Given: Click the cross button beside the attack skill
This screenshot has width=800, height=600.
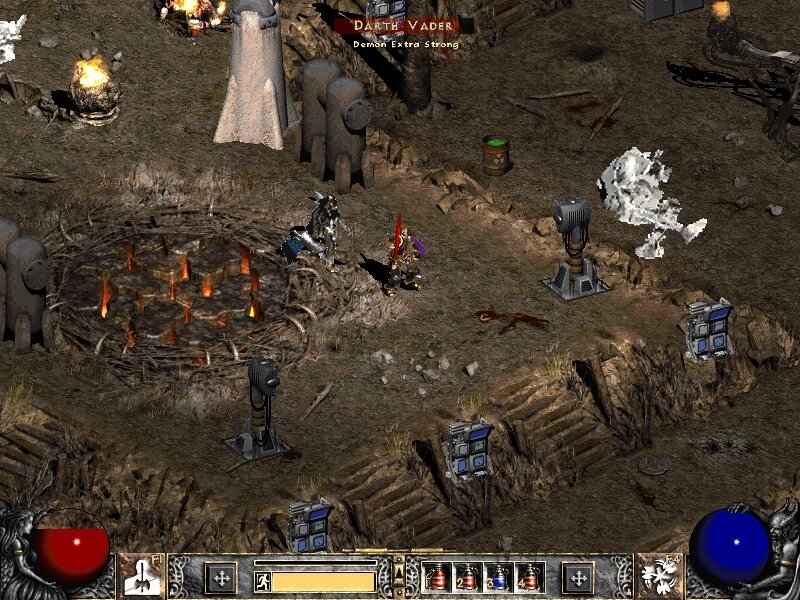Looking at the screenshot, I should [x=220, y=577].
